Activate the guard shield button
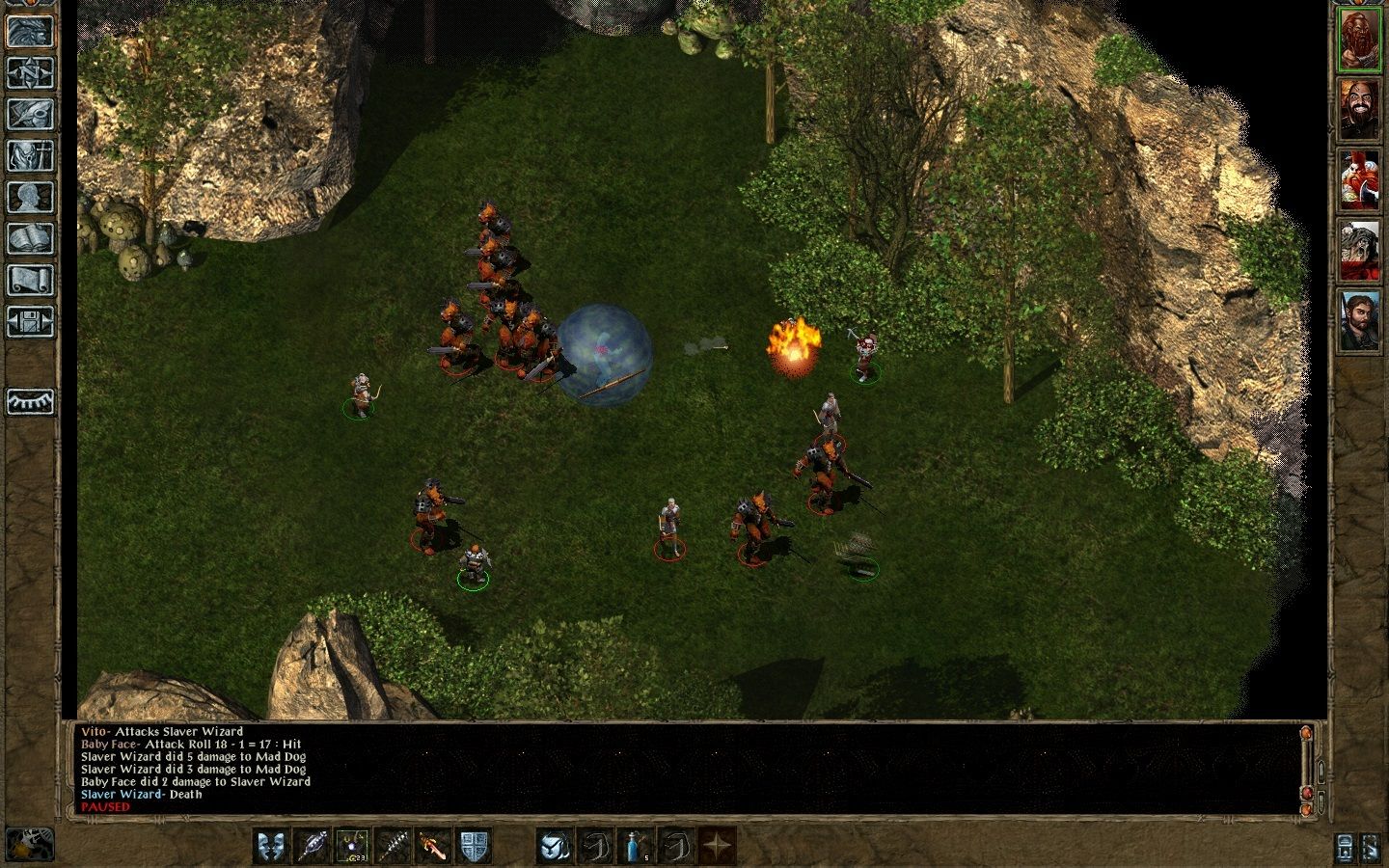The width and height of the screenshot is (1389, 868). pos(474,846)
